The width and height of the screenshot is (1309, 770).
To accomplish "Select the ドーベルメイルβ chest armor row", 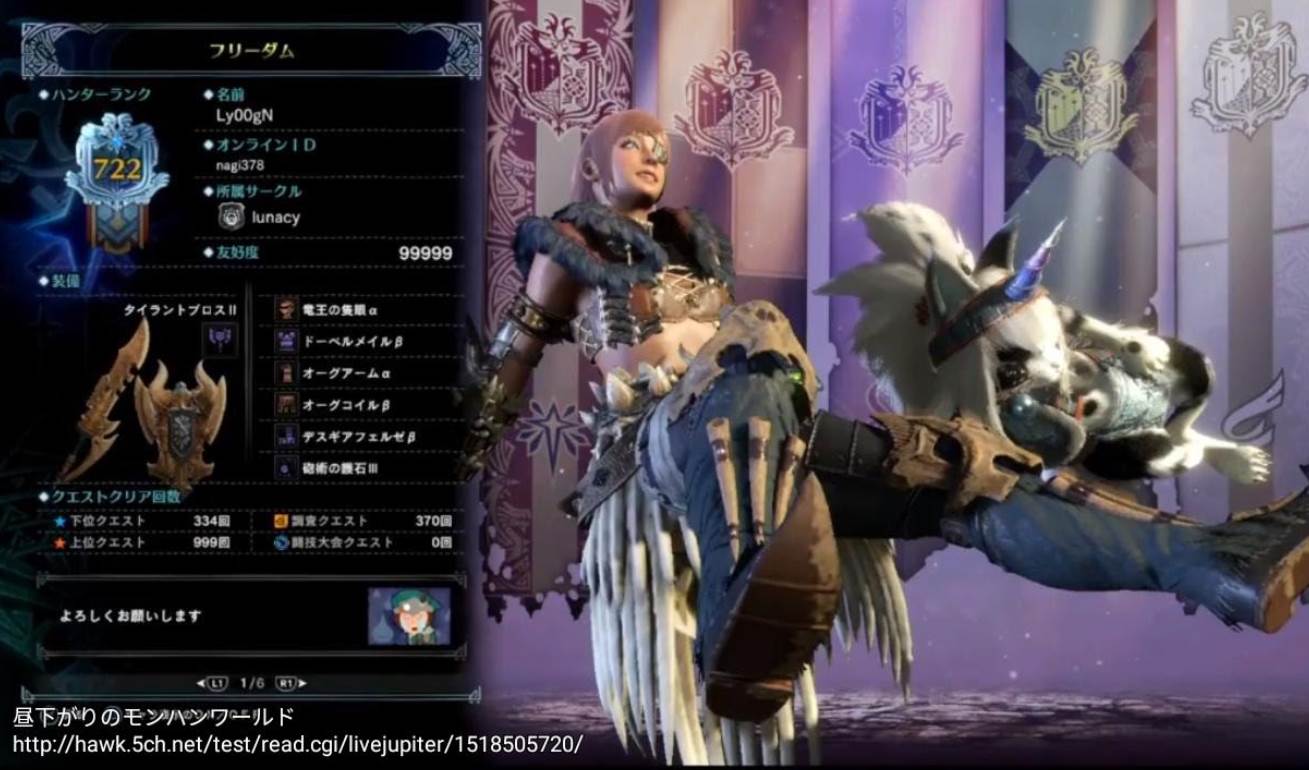I will point(364,342).
